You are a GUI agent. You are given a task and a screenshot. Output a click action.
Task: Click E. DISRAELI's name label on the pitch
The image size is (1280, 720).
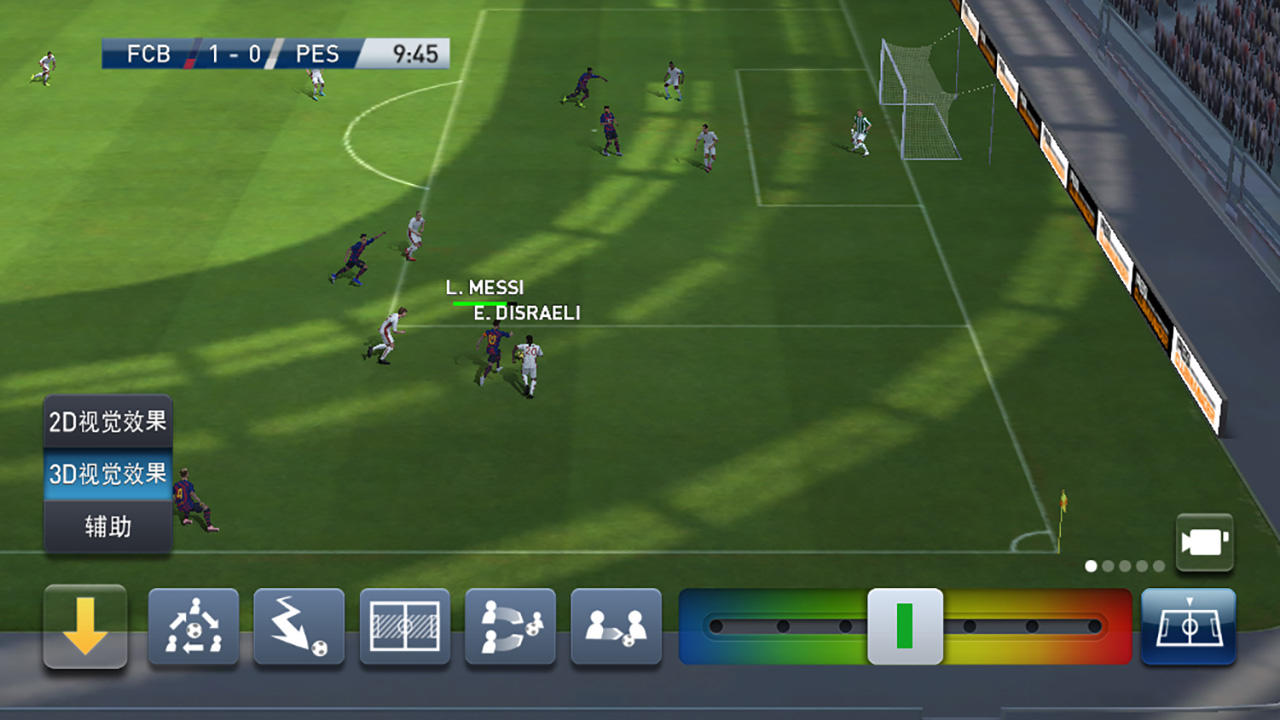(528, 312)
